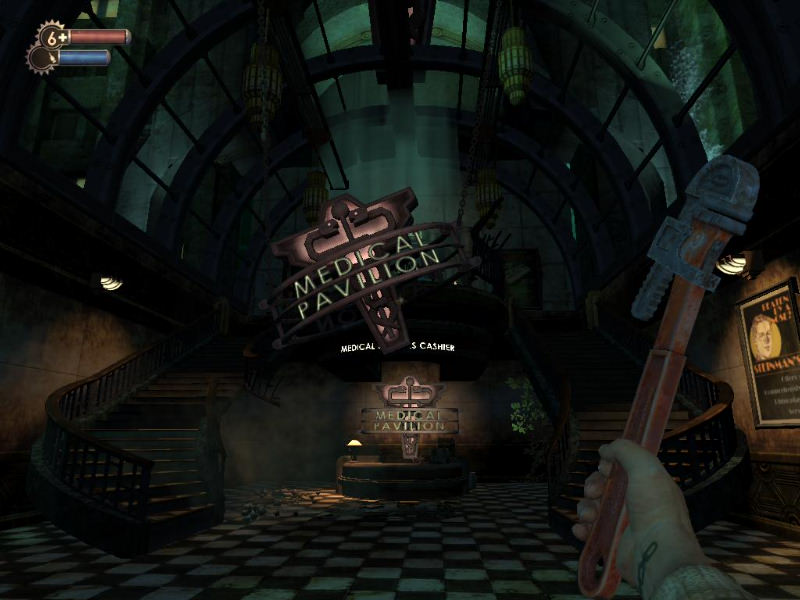Click the first aid kit gear icon
This screenshot has height=600, width=800.
pos(53,37)
